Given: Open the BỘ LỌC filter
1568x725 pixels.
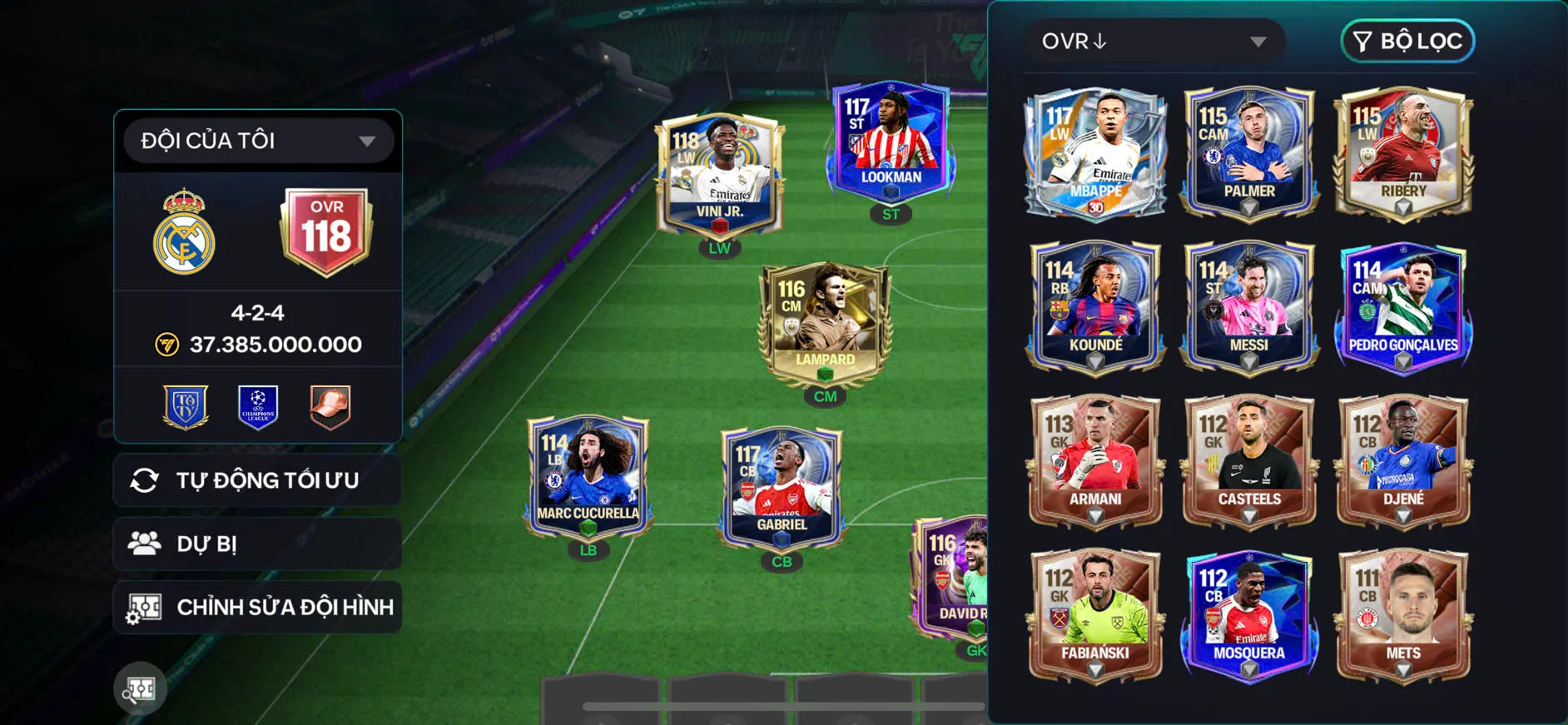Looking at the screenshot, I should point(1407,42).
